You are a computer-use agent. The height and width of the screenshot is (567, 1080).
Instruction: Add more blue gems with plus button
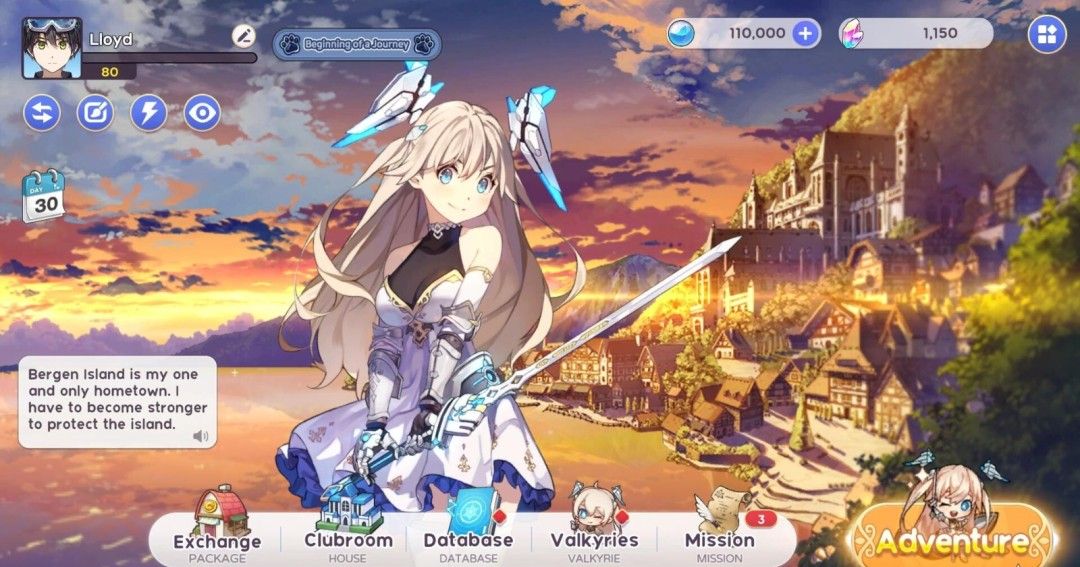[x=805, y=33]
